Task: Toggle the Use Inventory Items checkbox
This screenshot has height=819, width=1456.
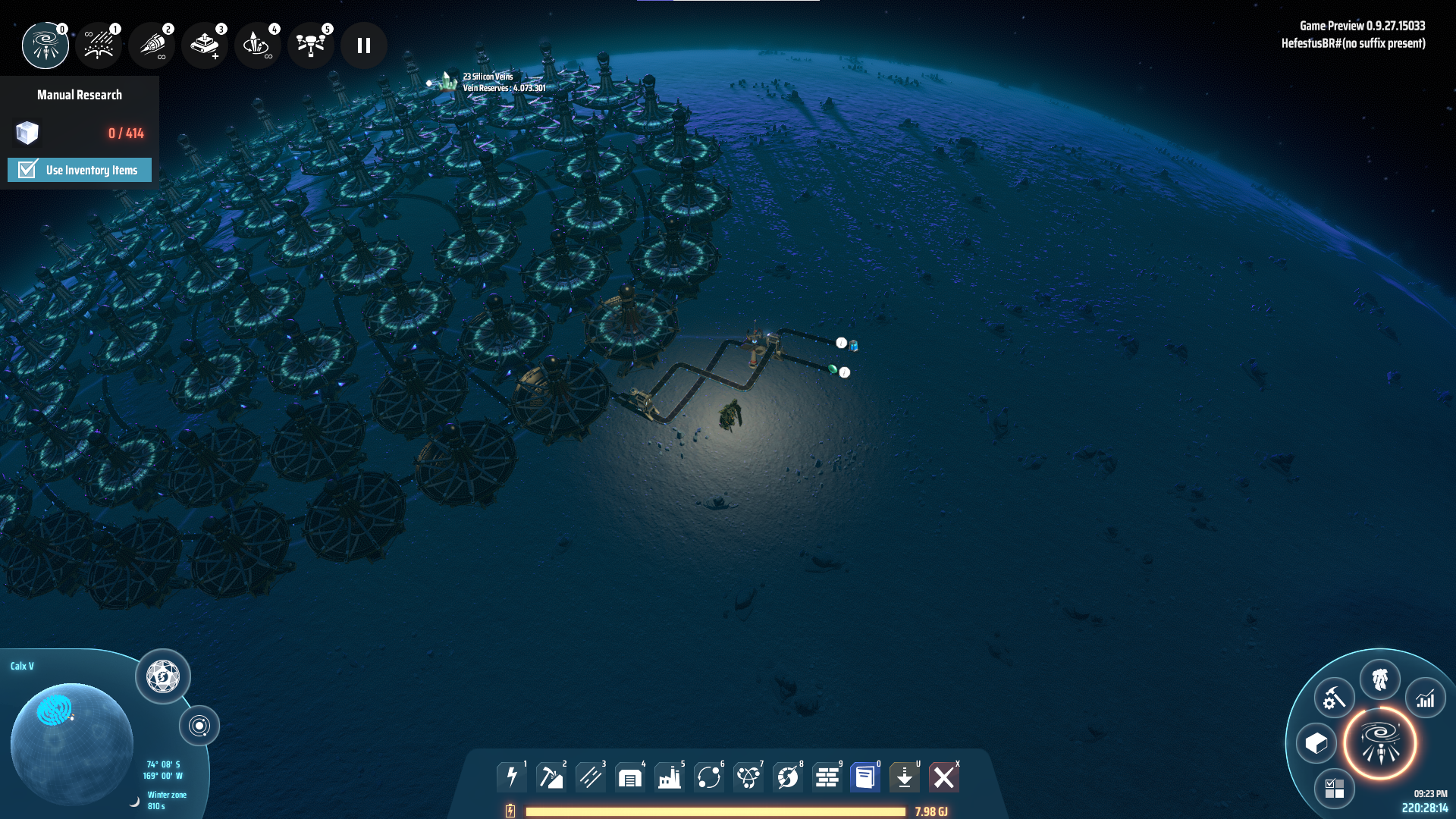Action: 28,169
